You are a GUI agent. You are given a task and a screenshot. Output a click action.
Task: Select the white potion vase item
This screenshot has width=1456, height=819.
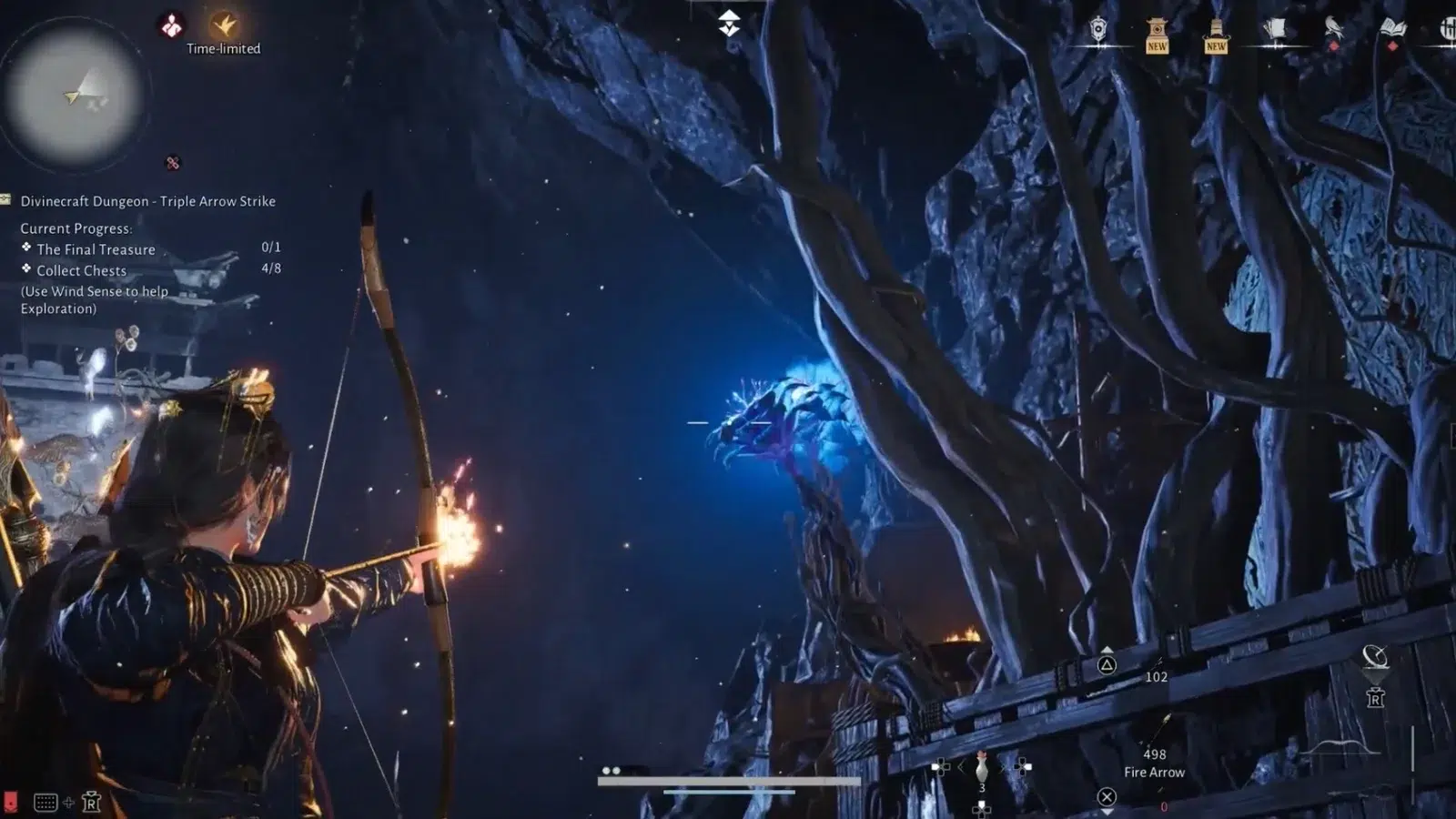pyautogui.click(x=981, y=768)
